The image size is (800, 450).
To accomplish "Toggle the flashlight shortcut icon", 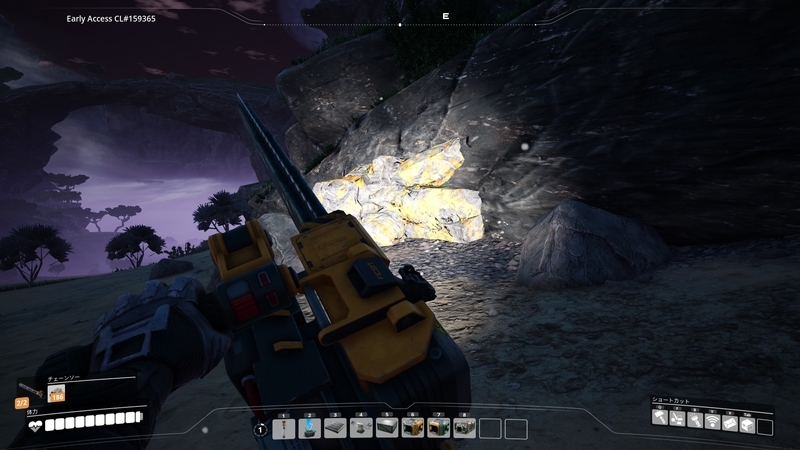I will [x=695, y=420].
